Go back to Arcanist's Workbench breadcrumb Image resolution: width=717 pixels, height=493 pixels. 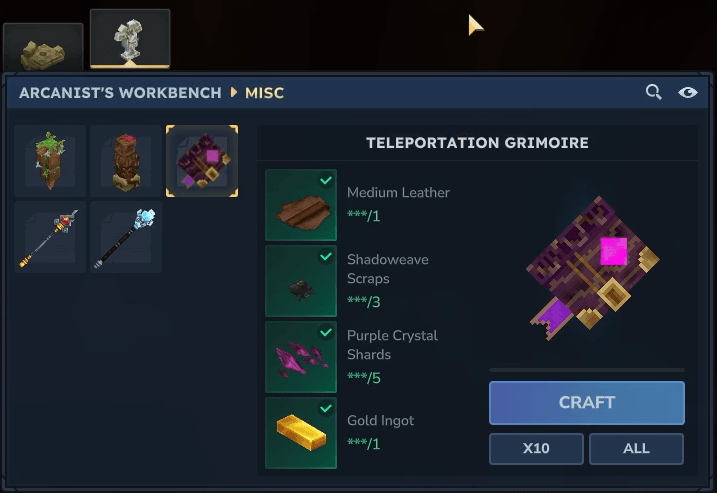pos(120,93)
